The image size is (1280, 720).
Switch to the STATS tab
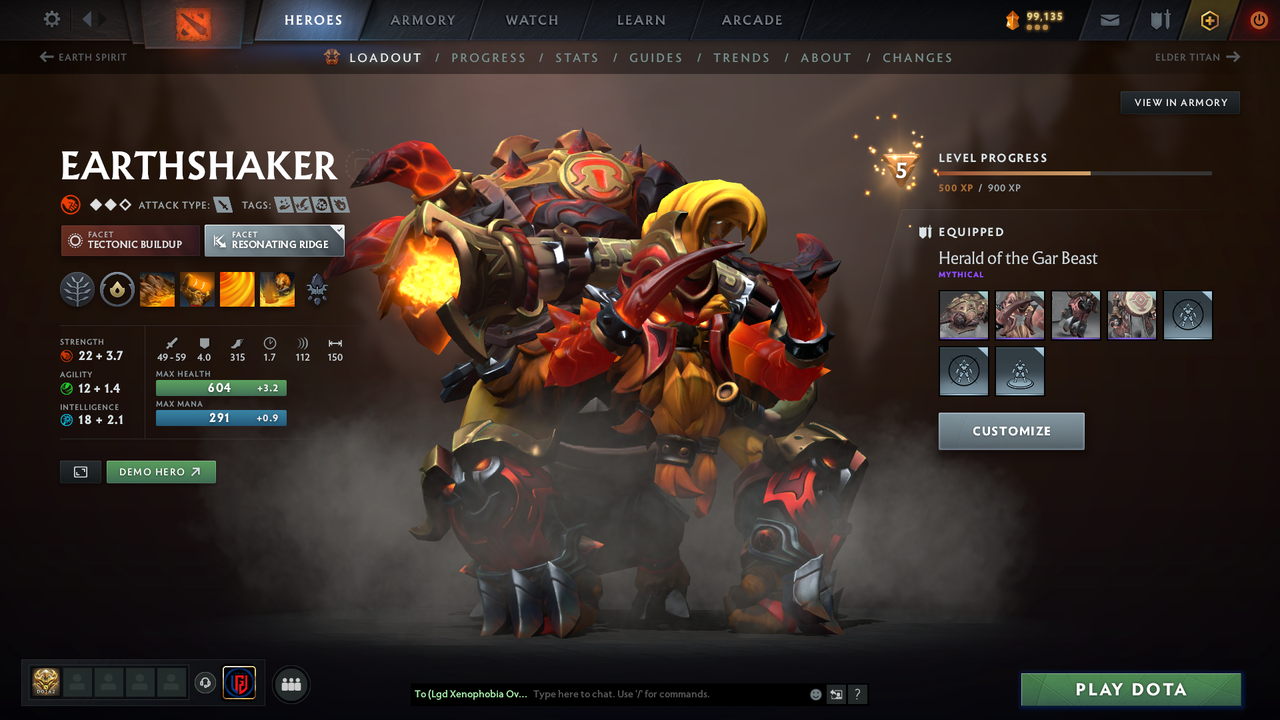pos(577,57)
